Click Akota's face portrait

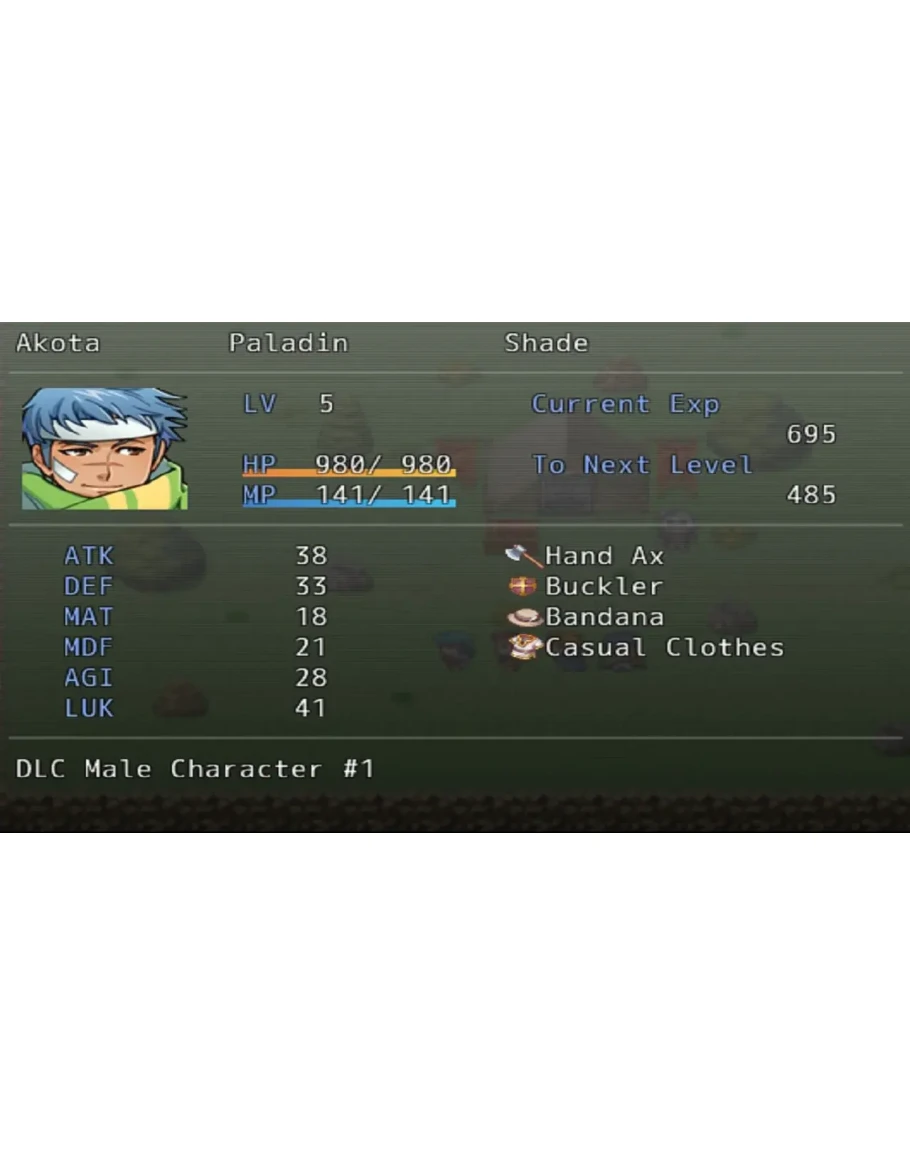coord(104,449)
